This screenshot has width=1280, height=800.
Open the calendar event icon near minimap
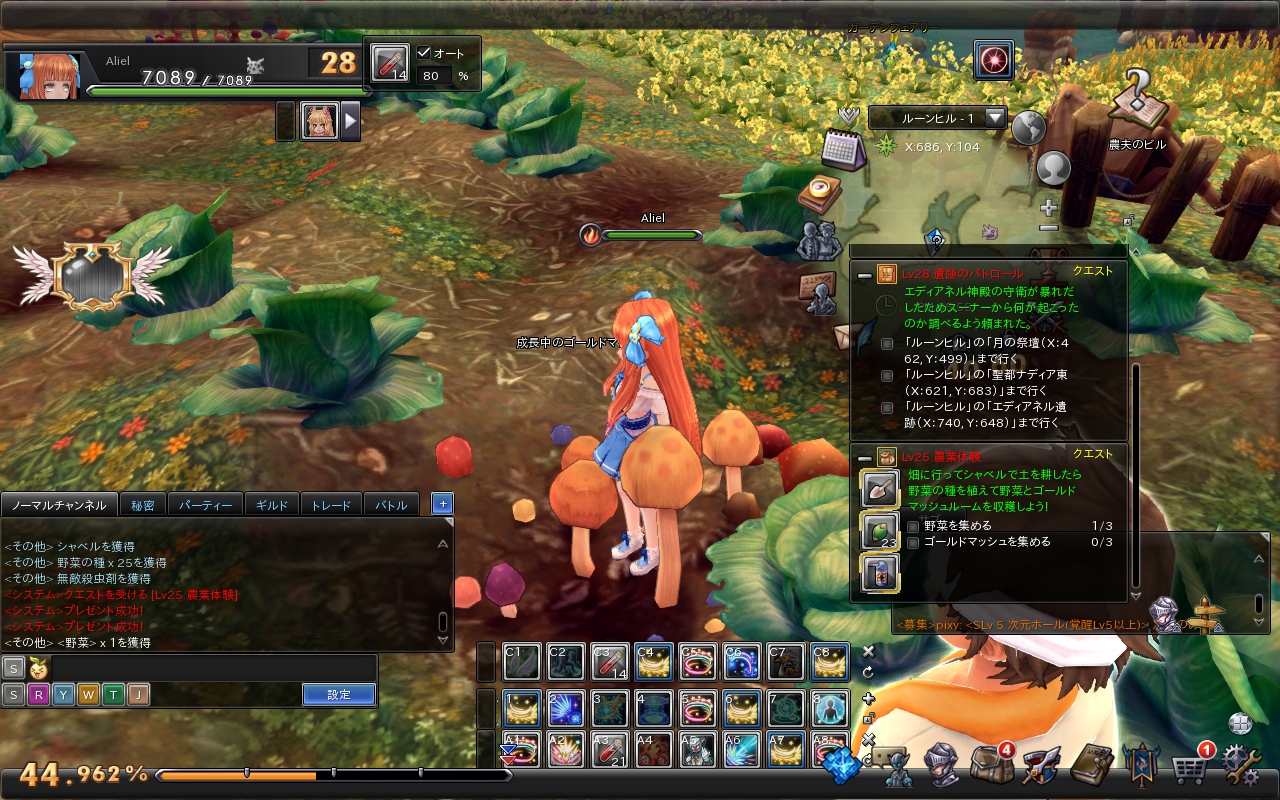click(846, 150)
